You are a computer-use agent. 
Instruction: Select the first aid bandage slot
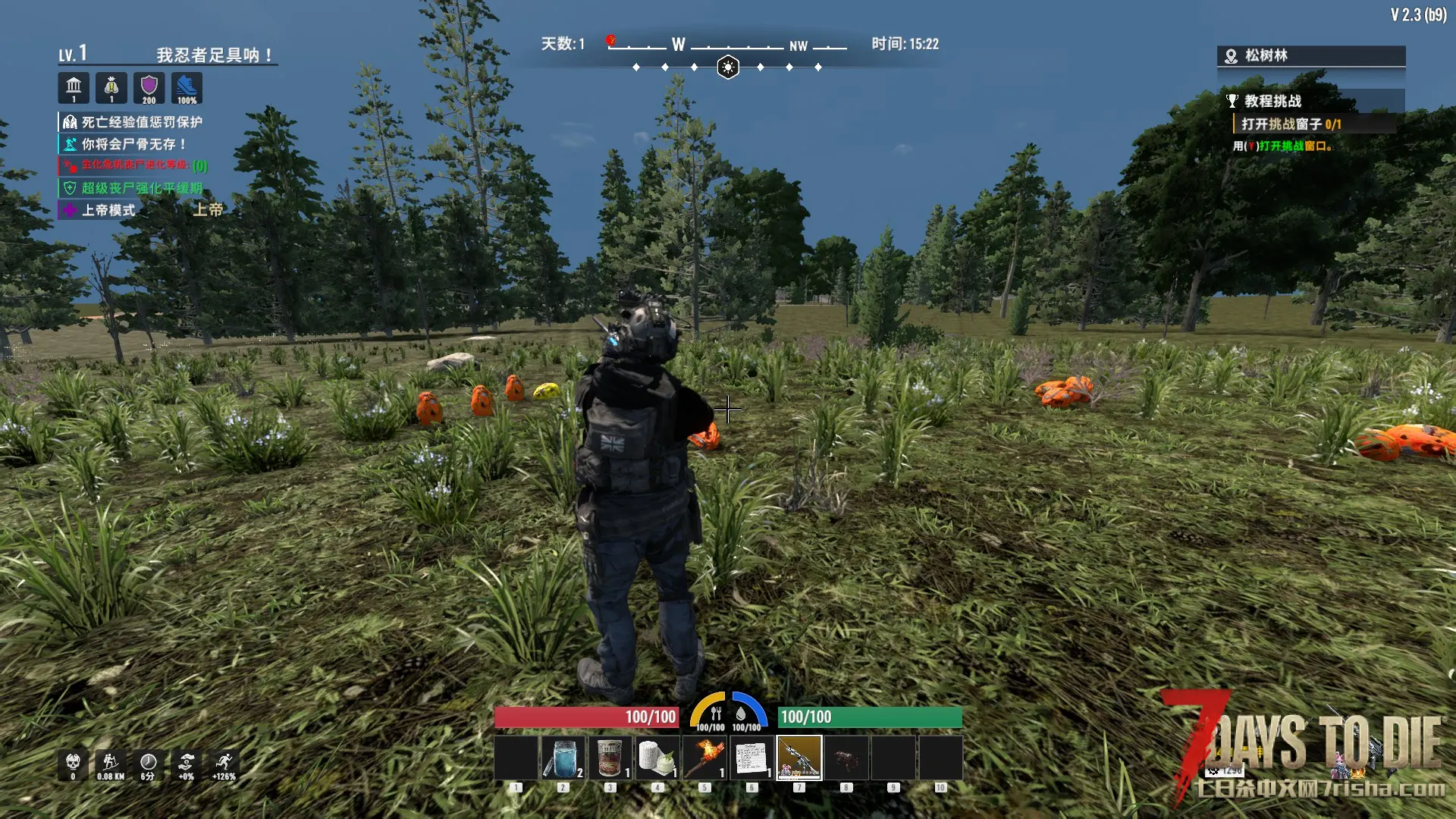[x=657, y=758]
